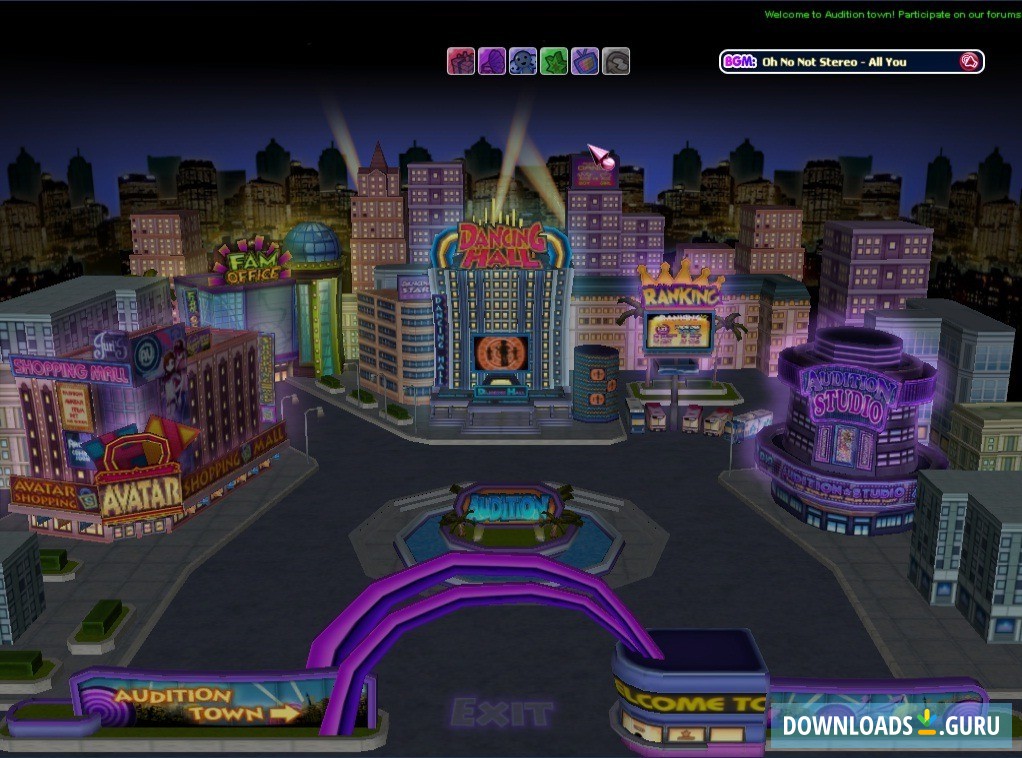Image resolution: width=1022 pixels, height=758 pixels.
Task: Select the purple gramophone icon
Action: coord(491,62)
